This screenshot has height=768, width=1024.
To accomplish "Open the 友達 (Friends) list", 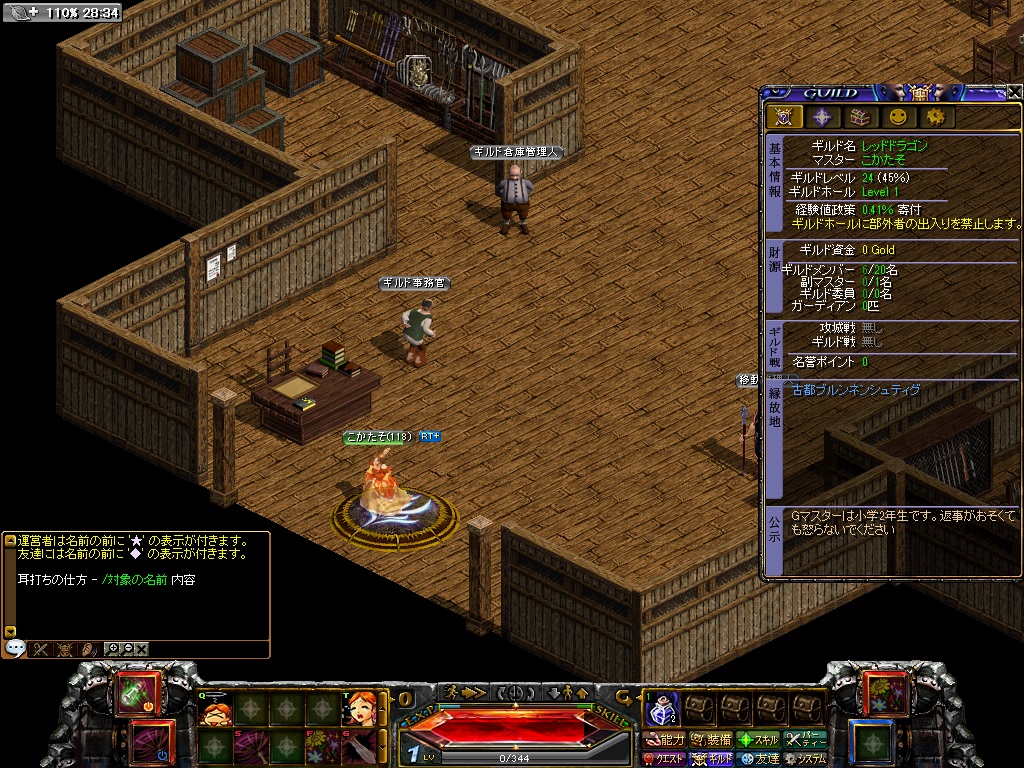I will [759, 759].
